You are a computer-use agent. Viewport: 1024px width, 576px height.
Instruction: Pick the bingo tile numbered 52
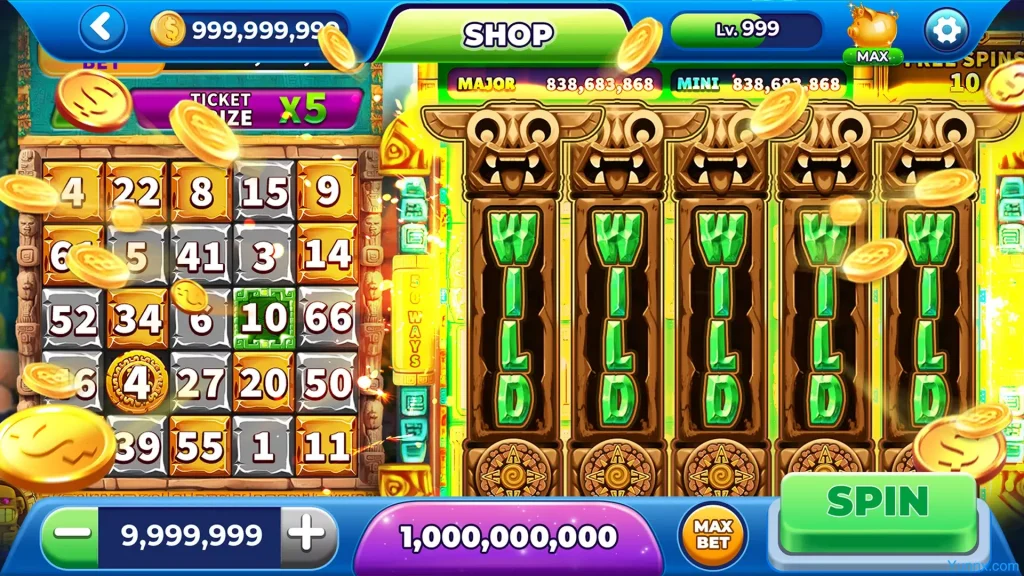click(73, 319)
